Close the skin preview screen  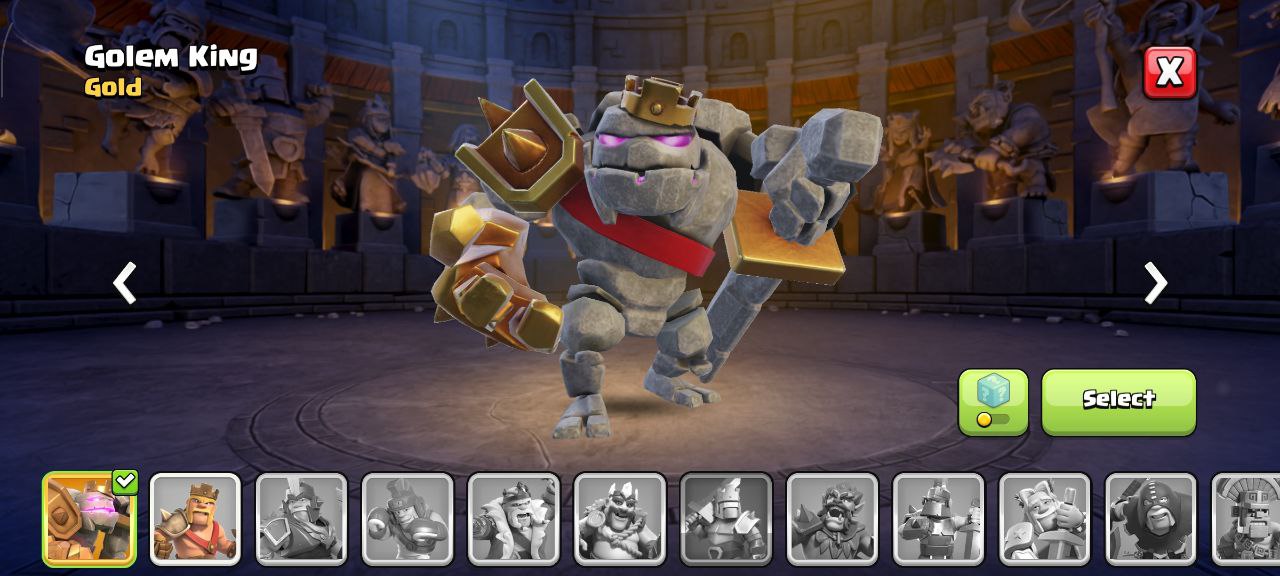click(x=1169, y=72)
